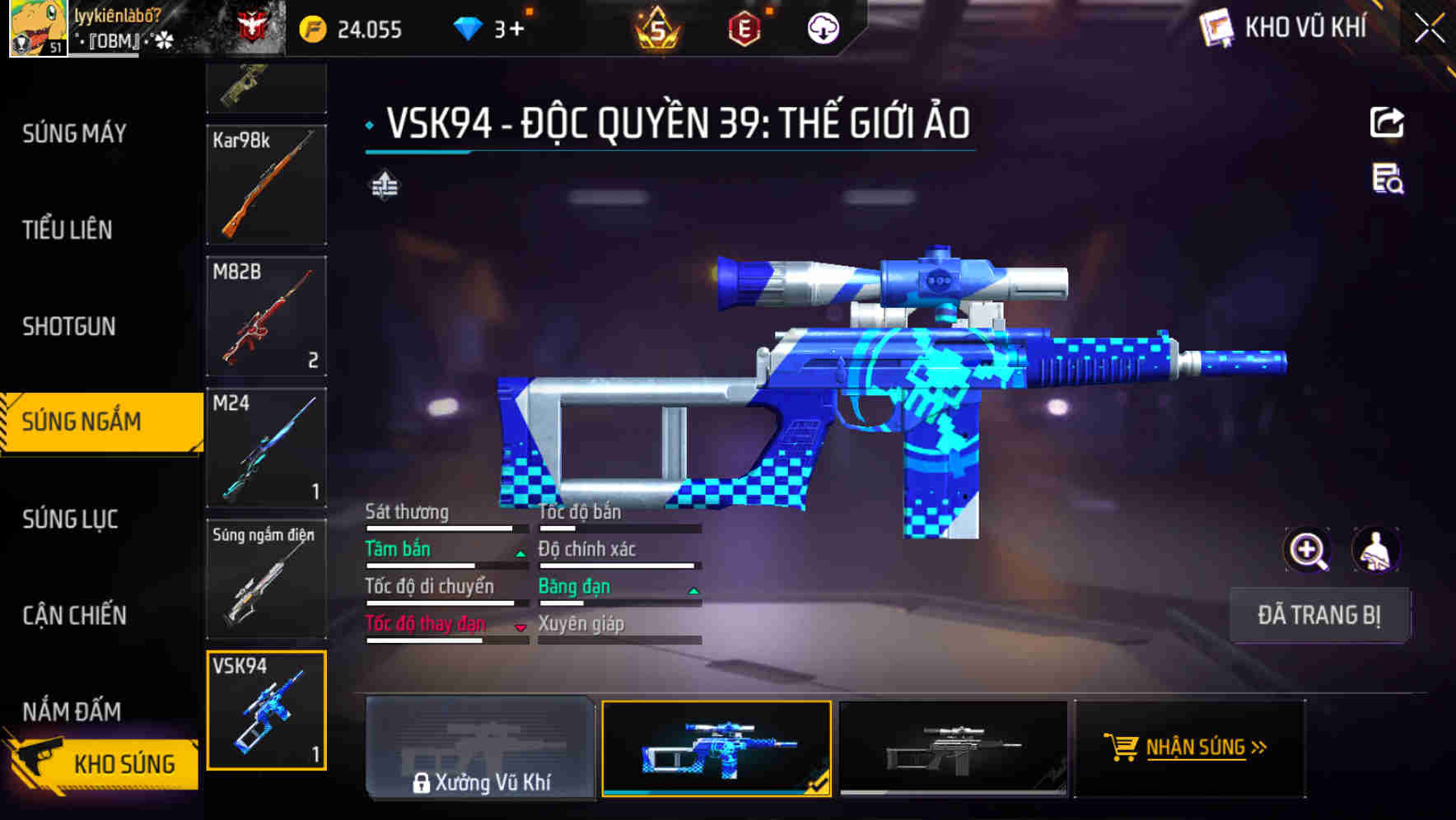Image resolution: width=1456 pixels, height=820 pixels.
Task: Click the cloud download icon
Action: (823, 29)
